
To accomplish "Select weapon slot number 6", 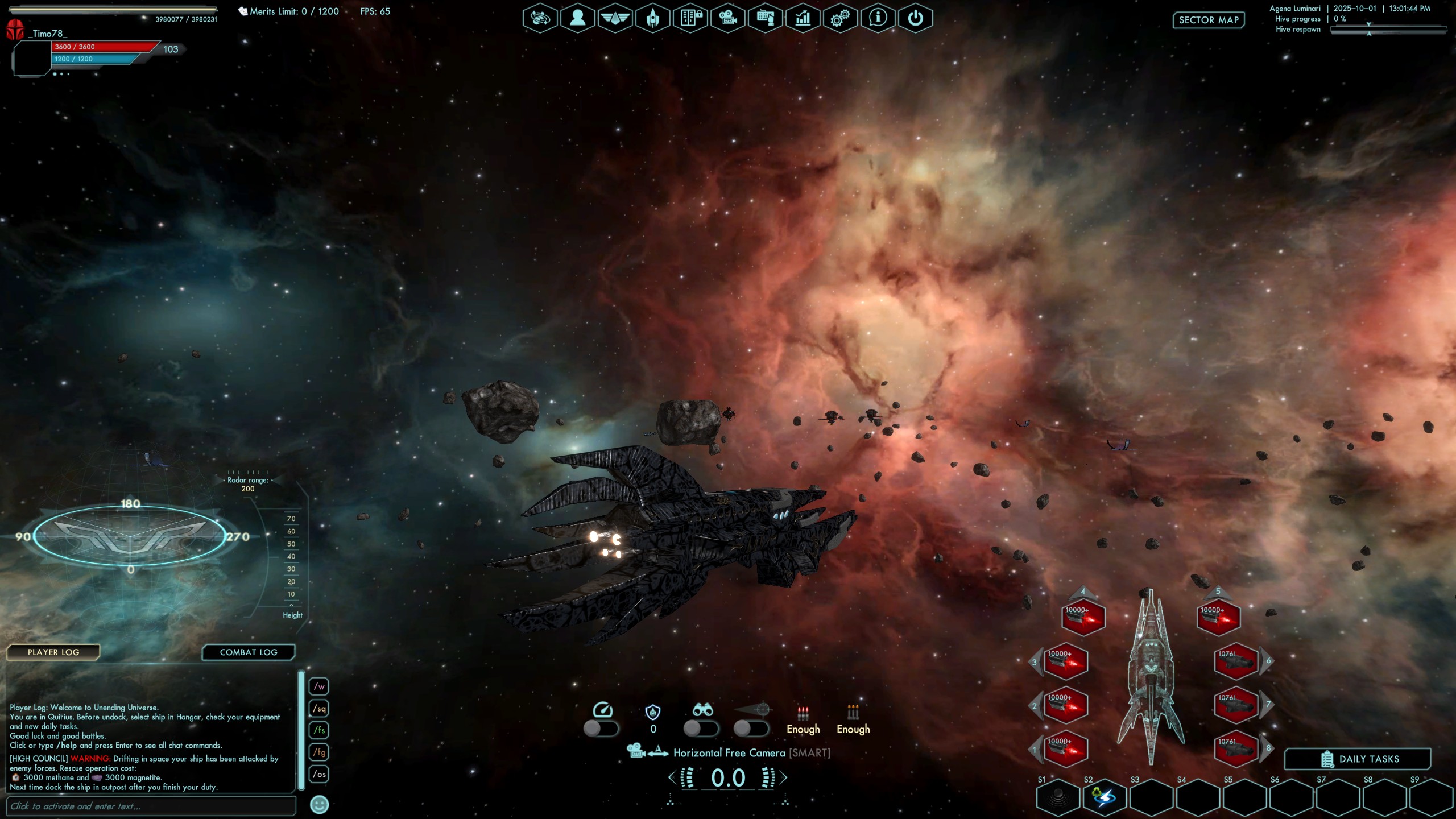I will click(1235, 661).
